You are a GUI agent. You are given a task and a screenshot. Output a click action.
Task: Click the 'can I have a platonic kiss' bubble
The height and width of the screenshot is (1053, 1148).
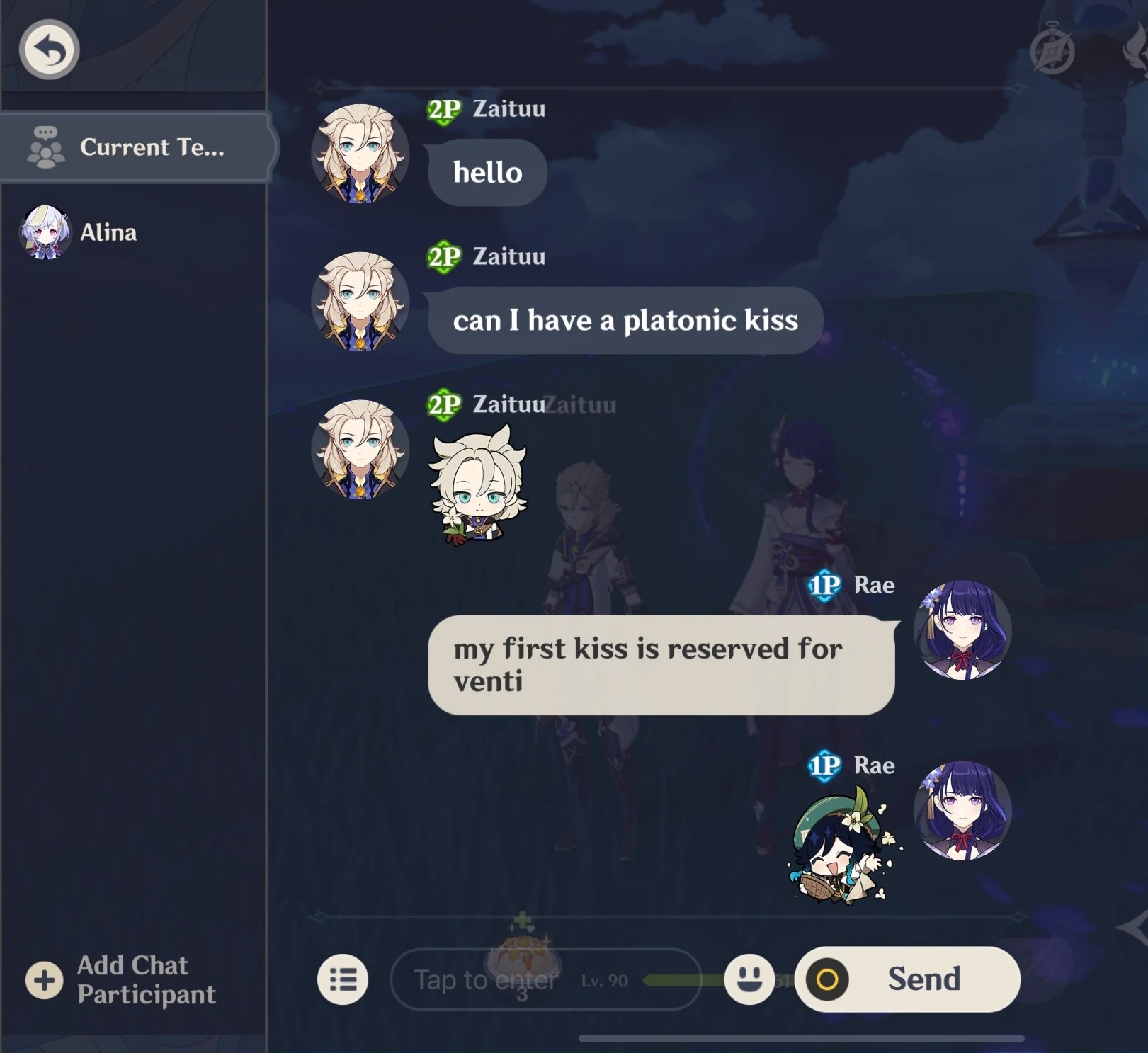click(x=626, y=320)
